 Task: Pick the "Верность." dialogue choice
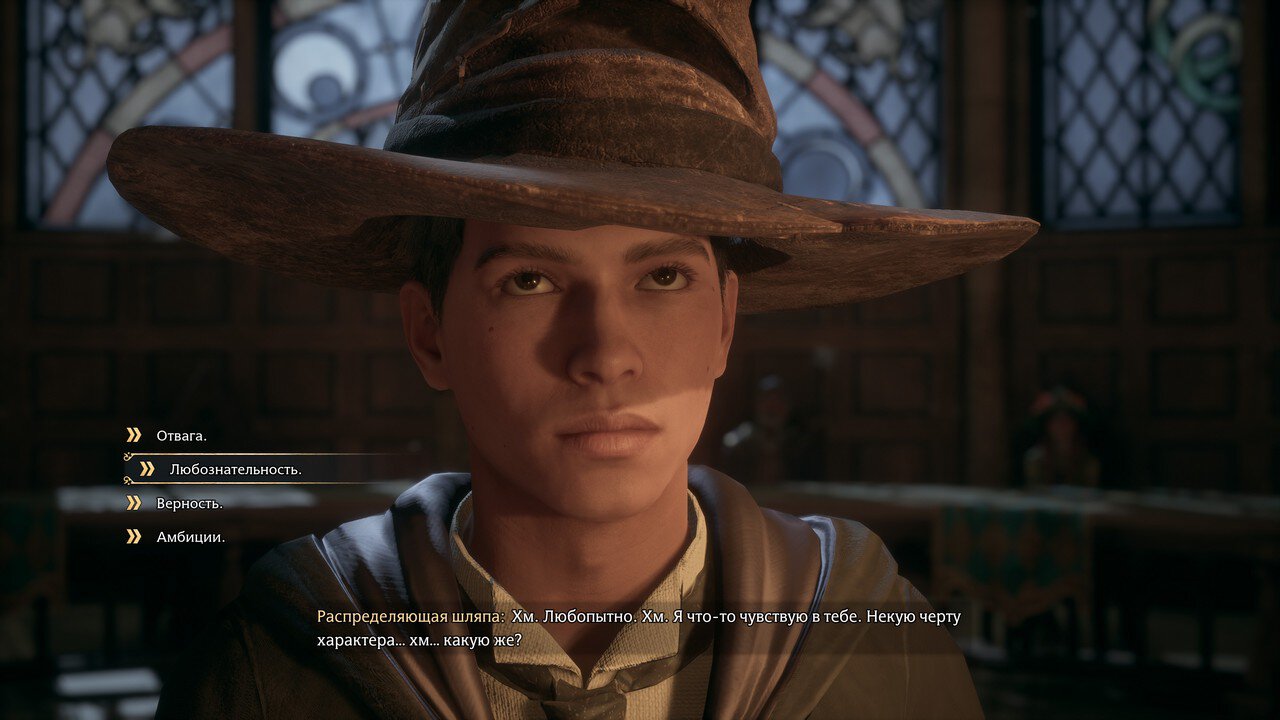click(x=189, y=503)
